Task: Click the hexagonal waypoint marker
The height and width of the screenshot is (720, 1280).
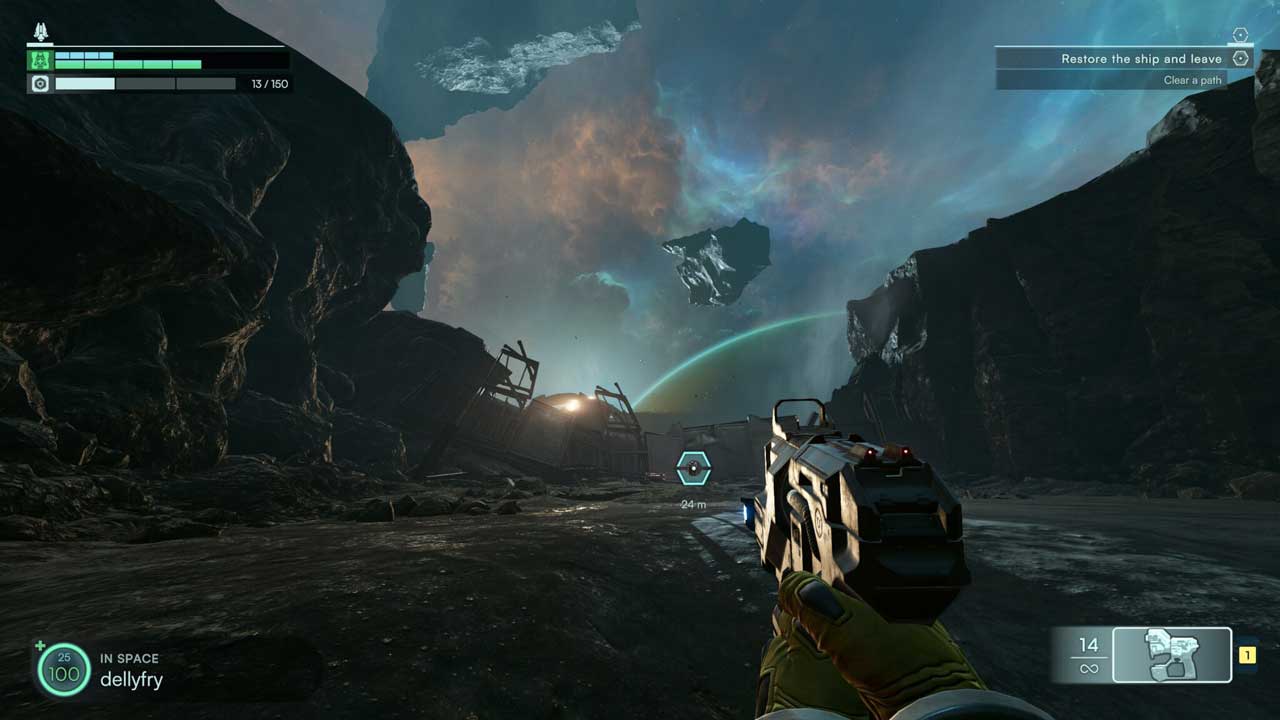Action: (x=693, y=468)
